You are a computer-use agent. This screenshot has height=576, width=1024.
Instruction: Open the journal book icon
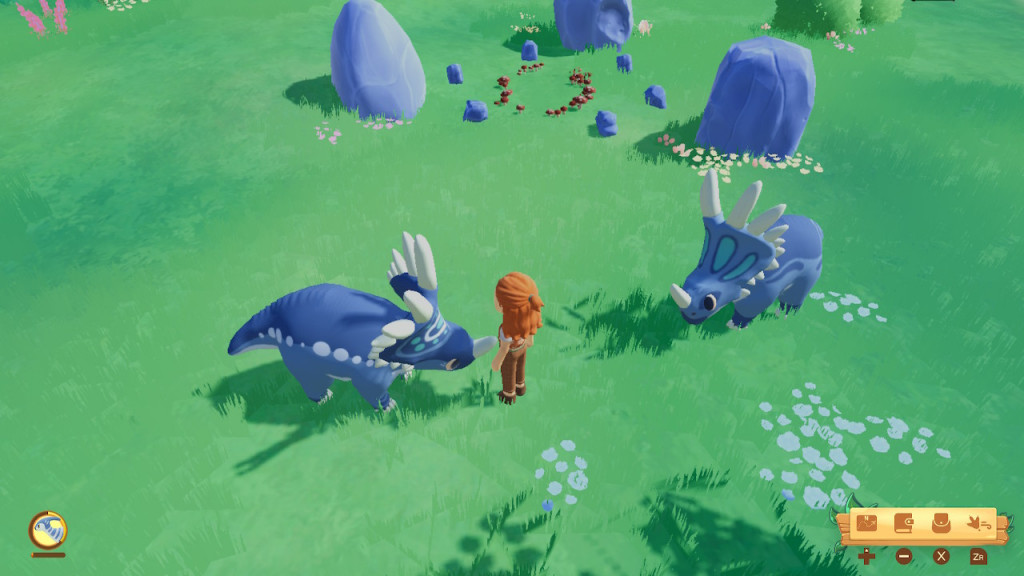904,523
